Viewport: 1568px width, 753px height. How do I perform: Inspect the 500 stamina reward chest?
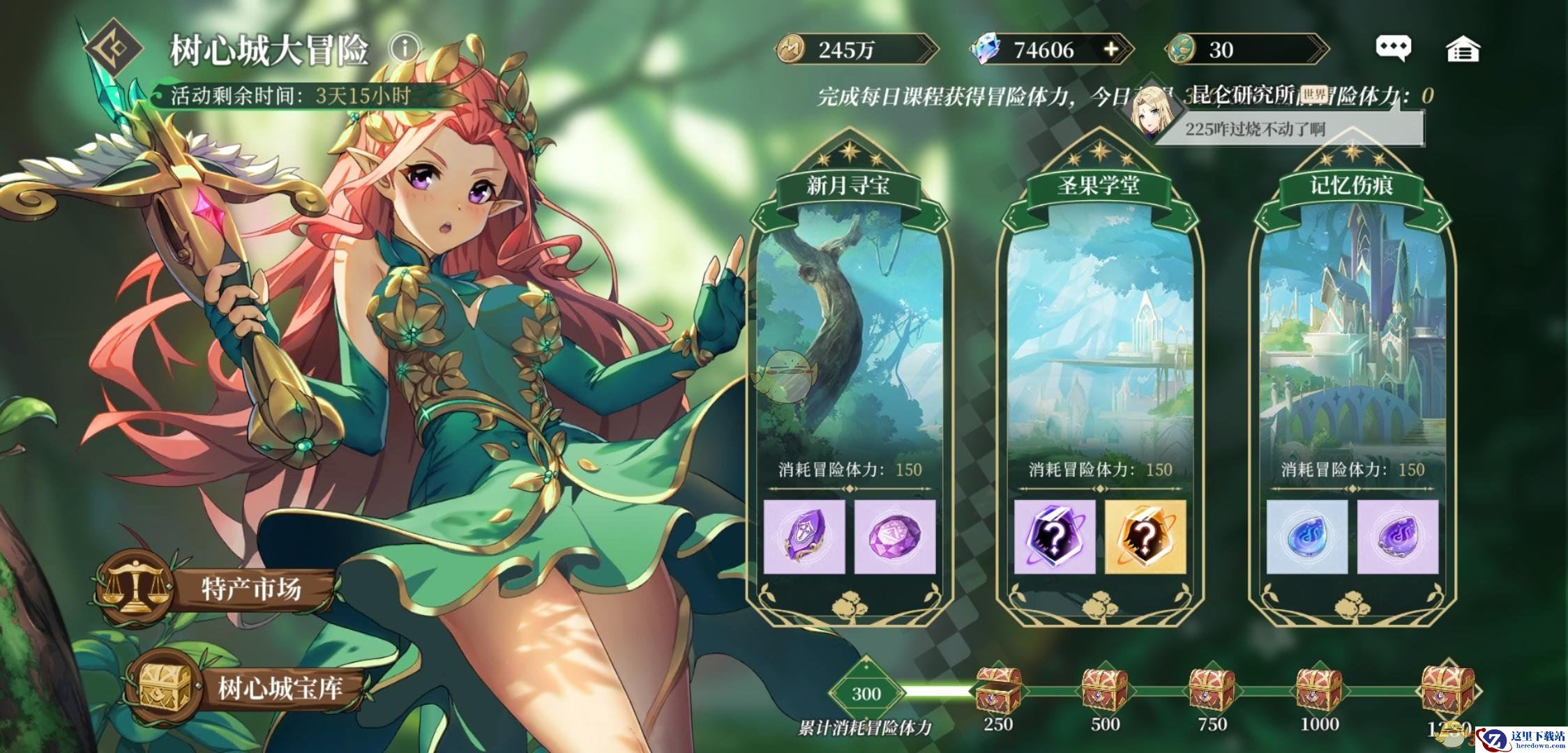1105,689
